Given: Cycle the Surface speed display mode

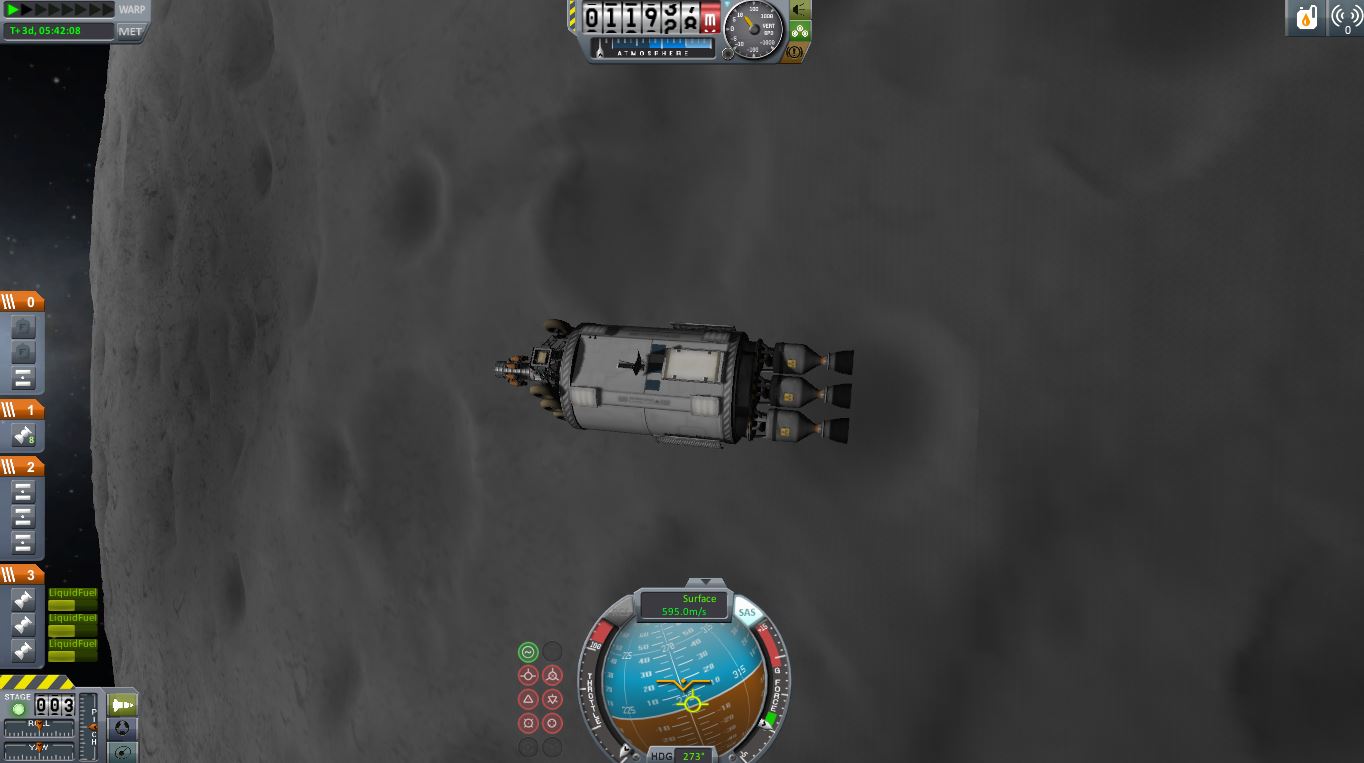Looking at the screenshot, I should (x=684, y=605).
